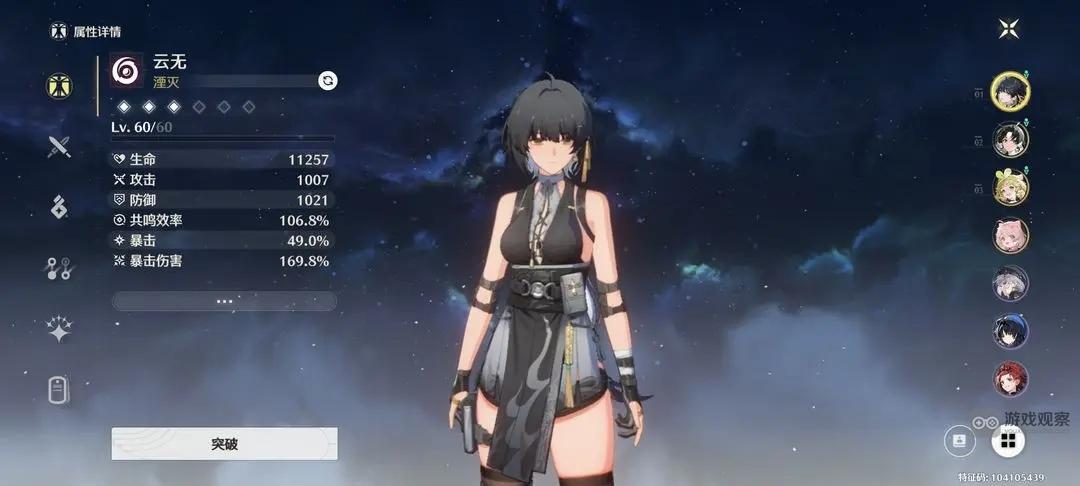This screenshot has width=1080, height=486.
Task: Close the character screen with the X button
Action: pos(1008,29)
